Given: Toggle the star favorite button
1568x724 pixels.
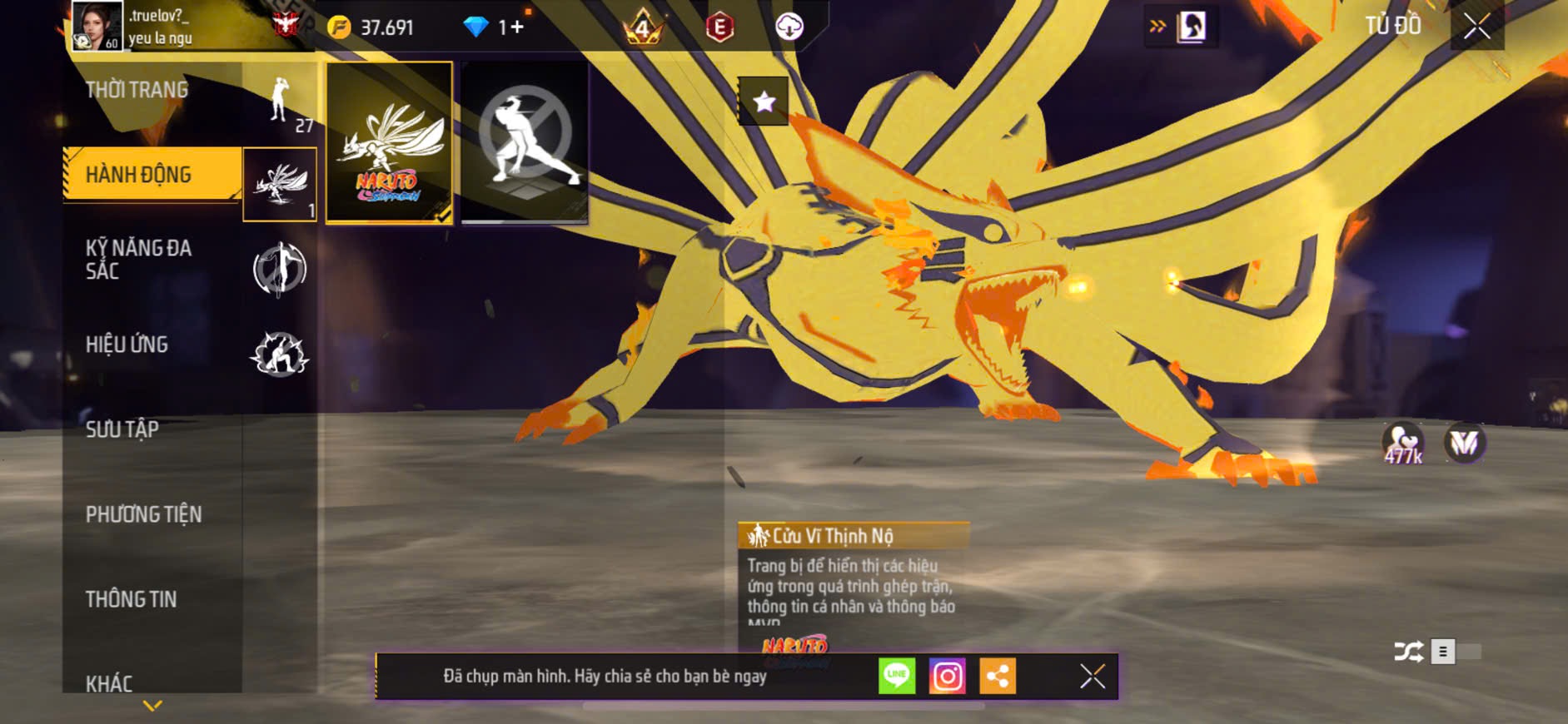Looking at the screenshot, I should pos(764,102).
